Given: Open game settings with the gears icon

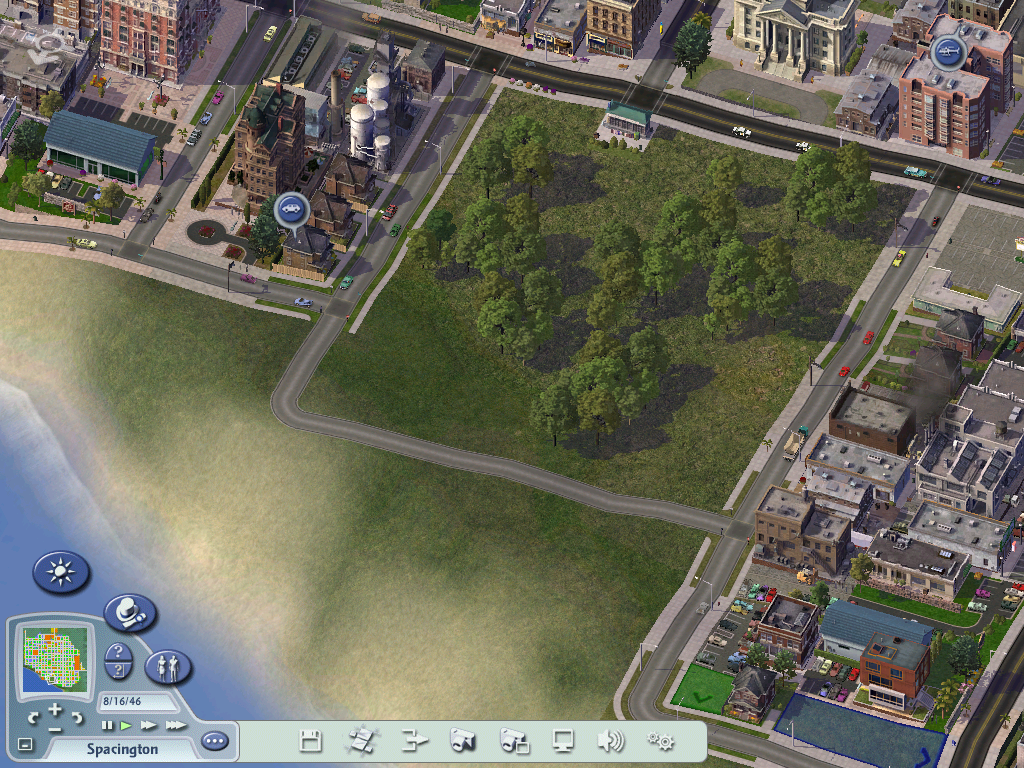Looking at the screenshot, I should tap(660, 741).
